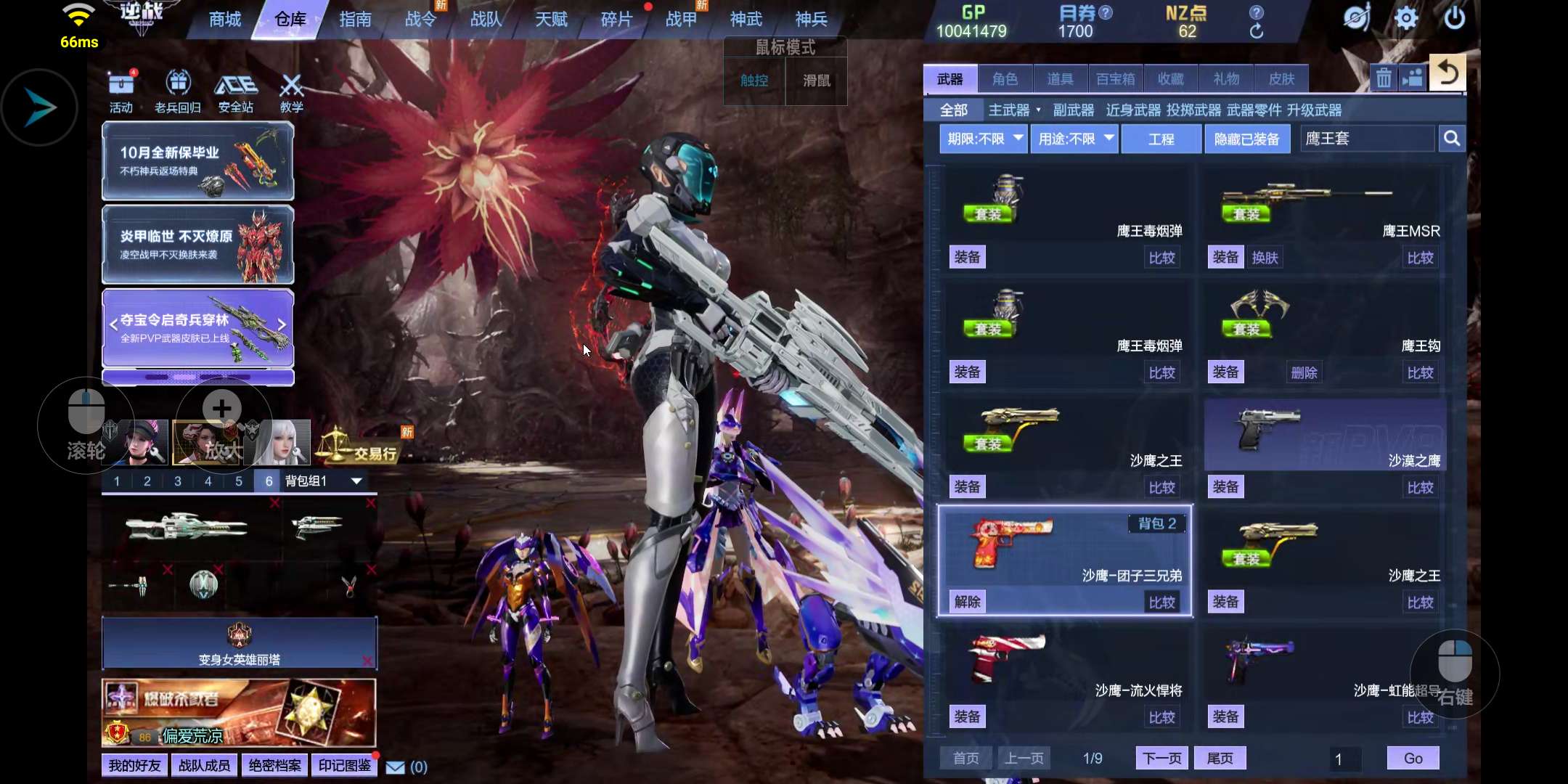This screenshot has width=1568, height=784.
Task: Open the 用途 usage filter dropdown
Action: [x=1075, y=139]
